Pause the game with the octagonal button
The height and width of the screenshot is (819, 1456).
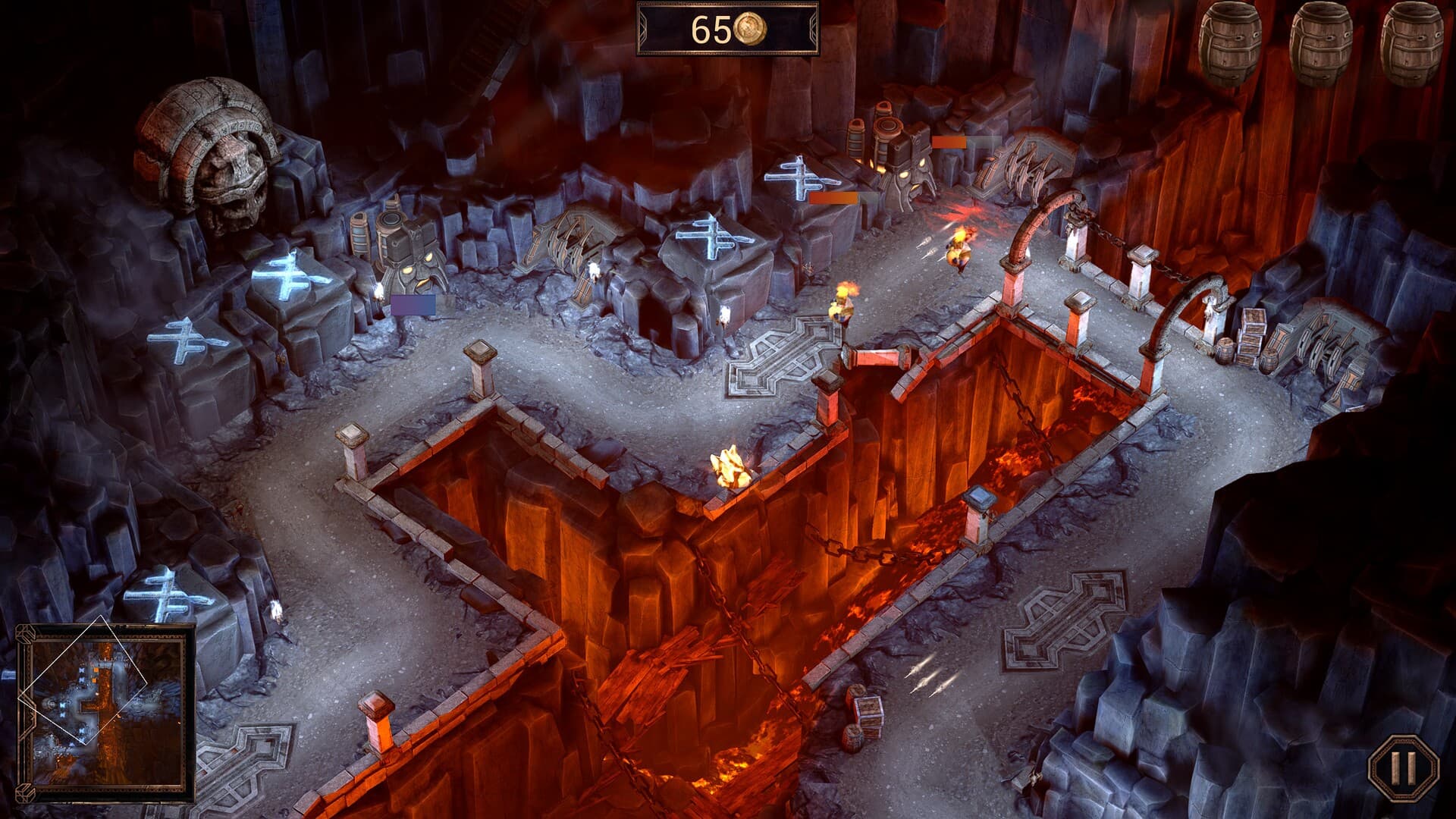coord(1402,768)
